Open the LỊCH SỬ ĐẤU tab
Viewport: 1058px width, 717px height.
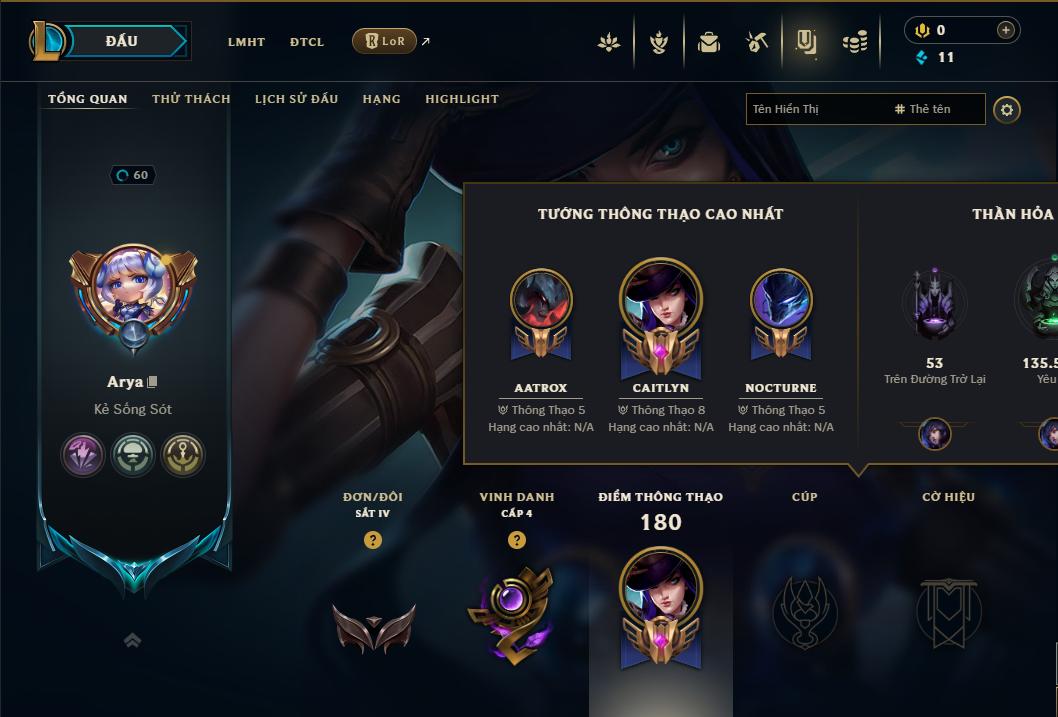pos(296,99)
